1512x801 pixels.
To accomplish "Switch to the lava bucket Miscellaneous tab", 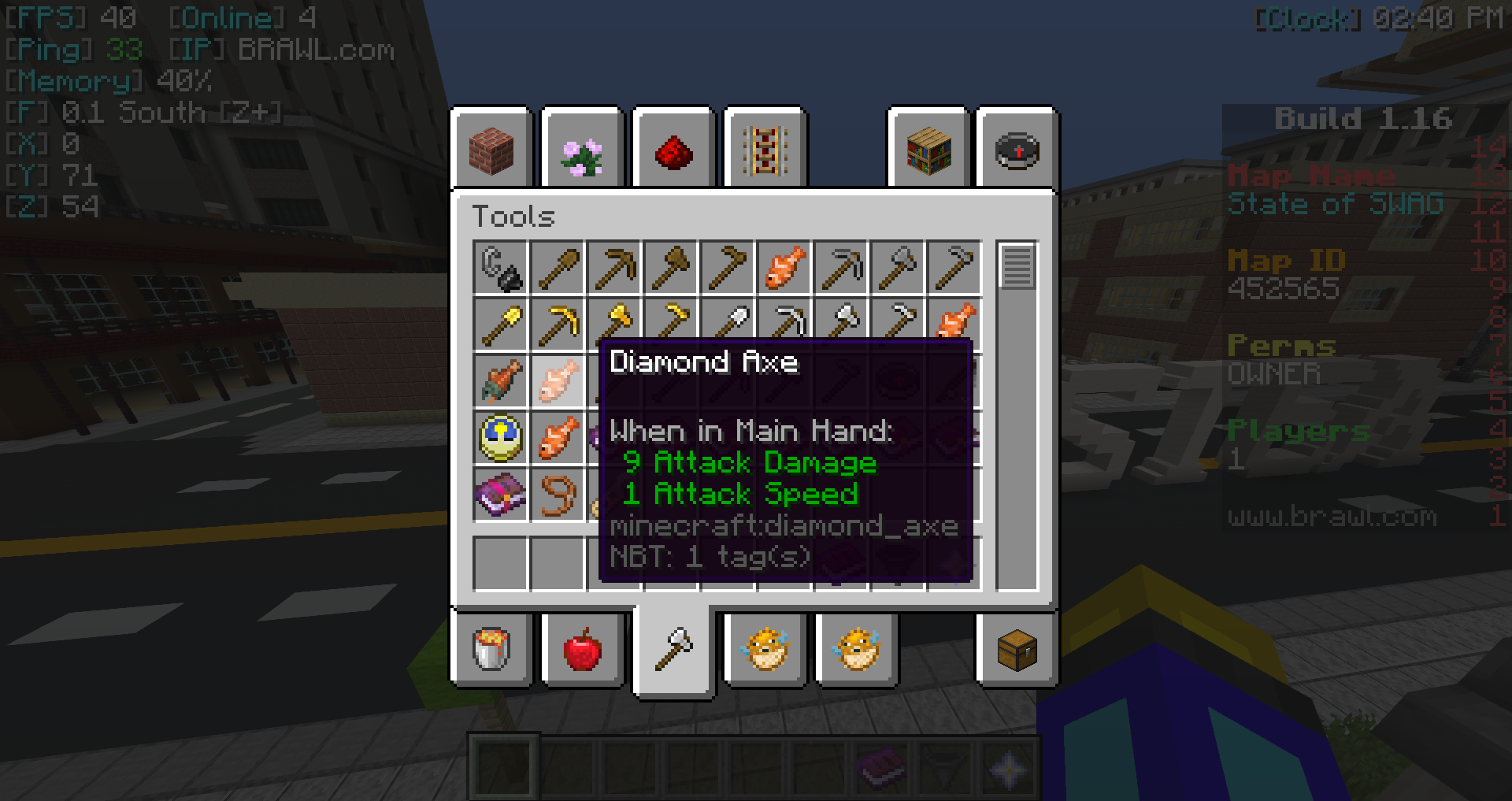I will tap(492, 650).
